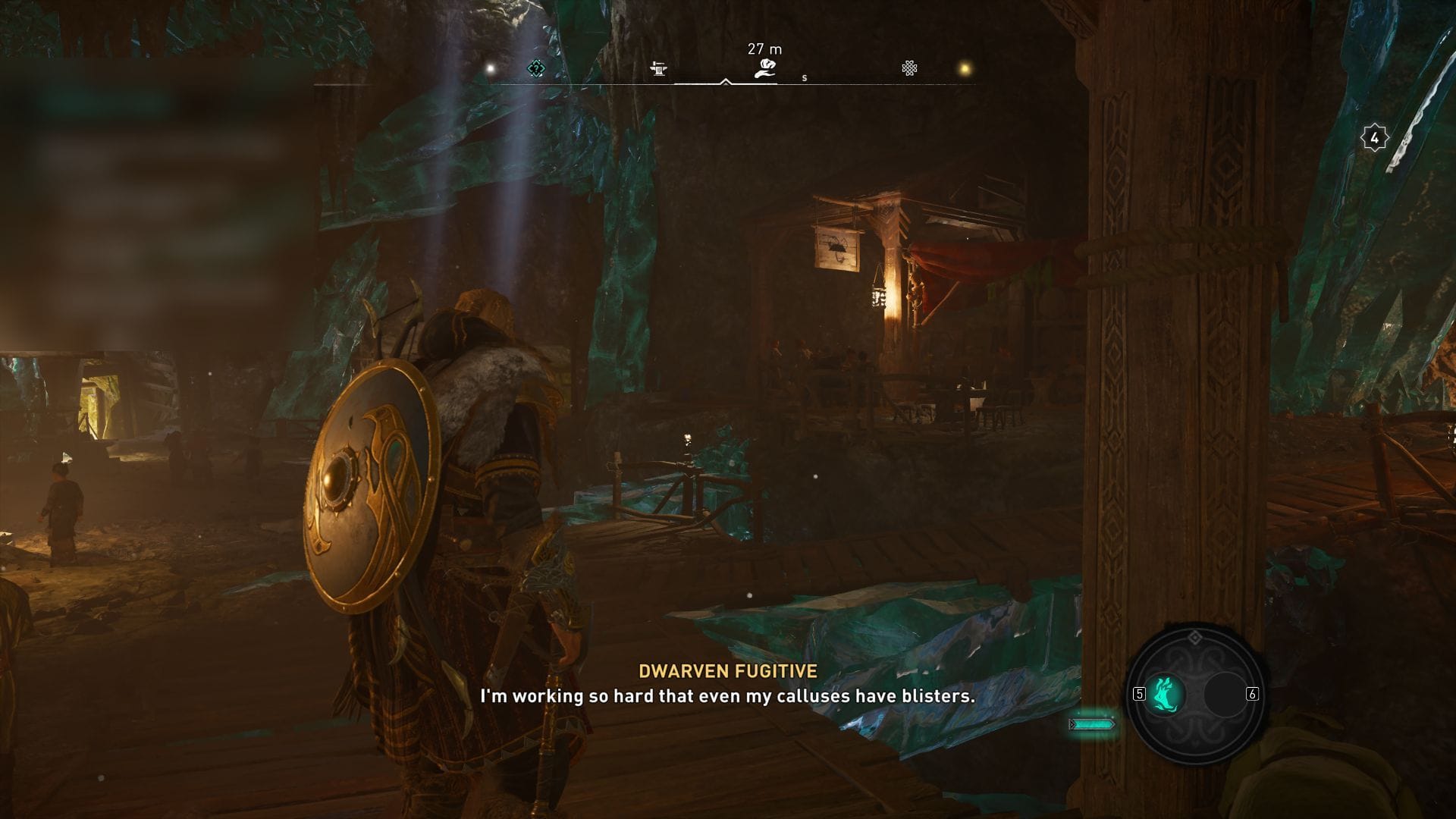This screenshot has width=1456, height=819.
Task: Click the teal adrenaline bar segment
Action: [x=1093, y=724]
